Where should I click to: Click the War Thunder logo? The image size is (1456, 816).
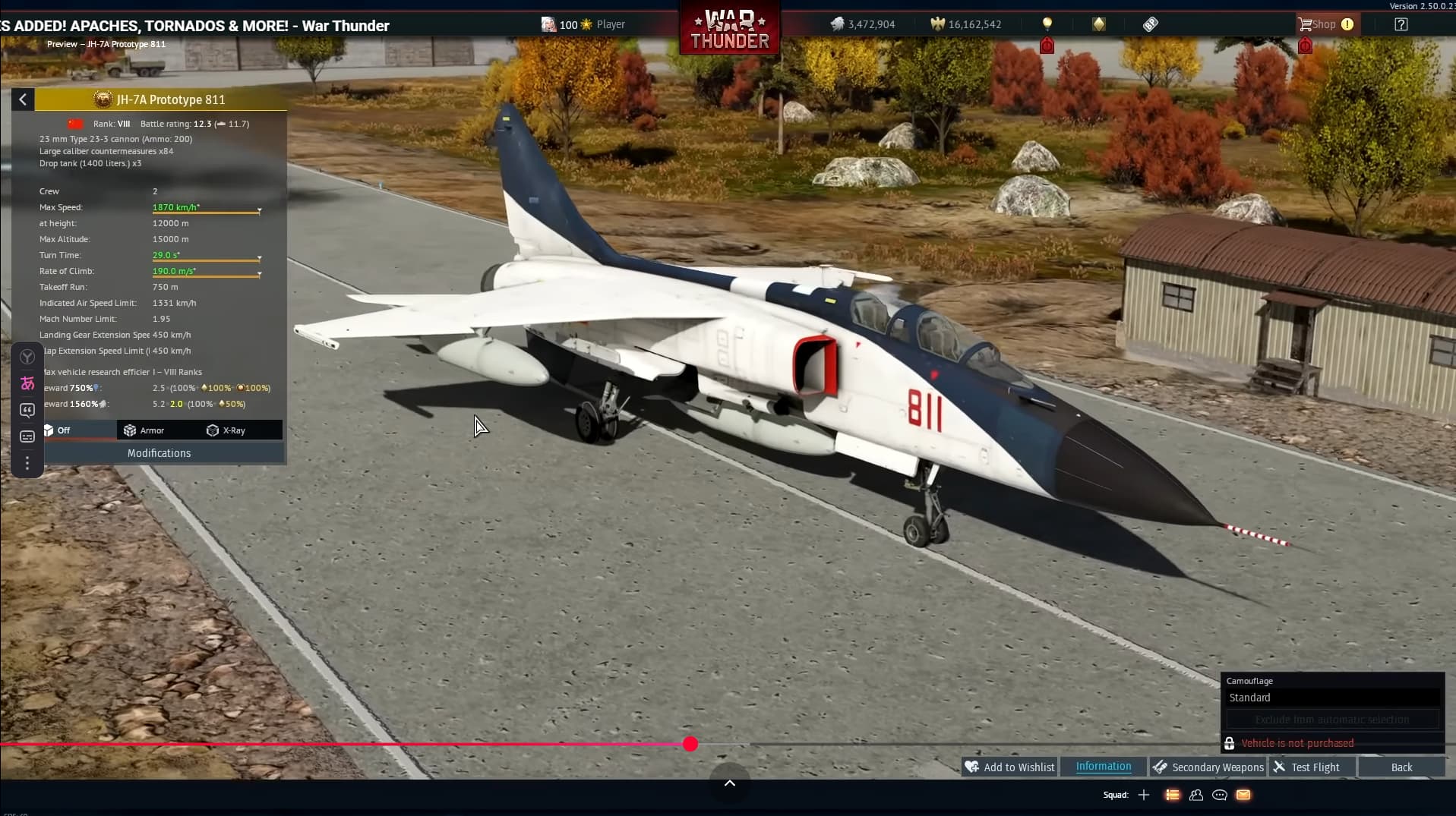point(729,29)
